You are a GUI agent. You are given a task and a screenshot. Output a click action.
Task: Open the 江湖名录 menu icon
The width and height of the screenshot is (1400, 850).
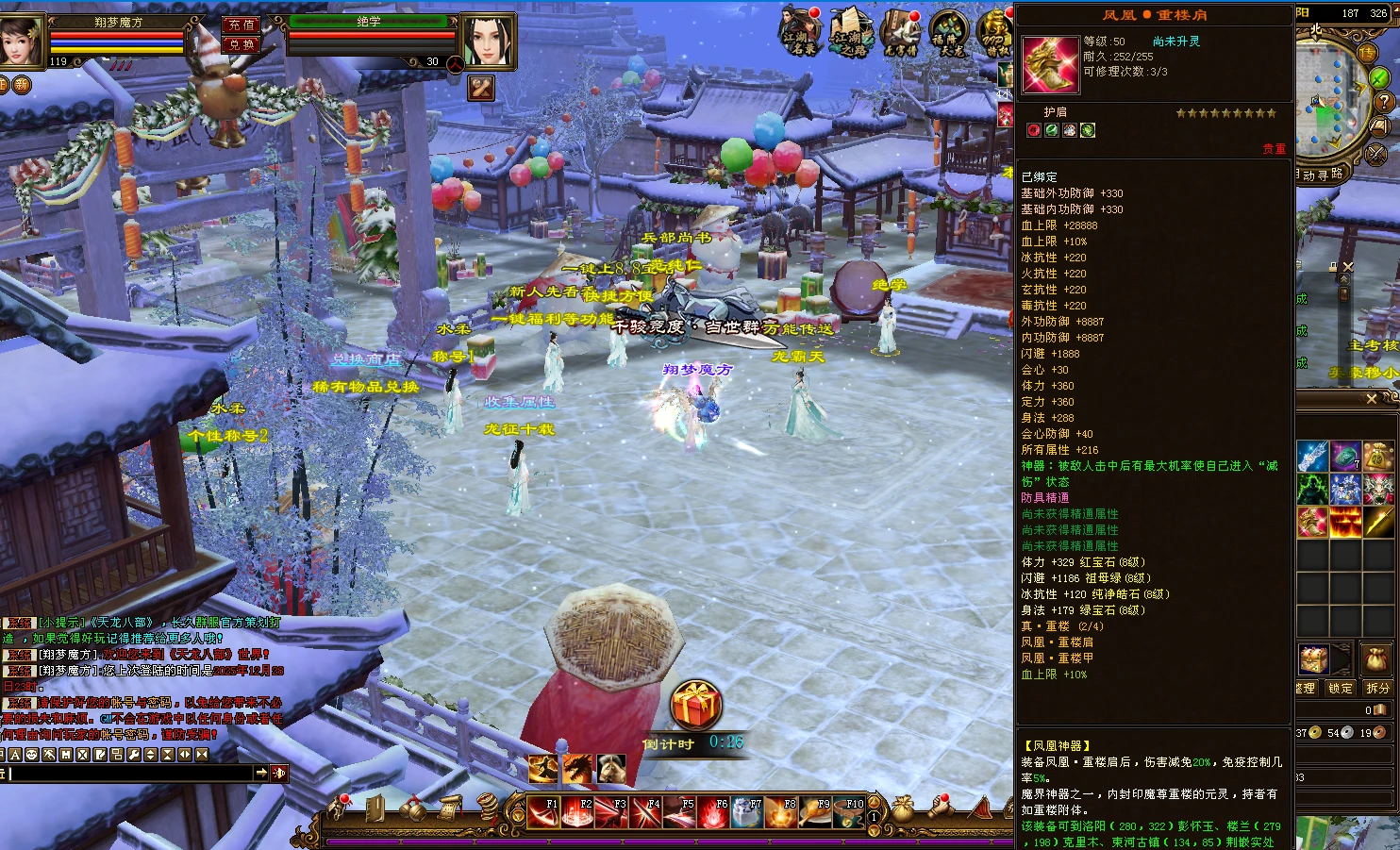coord(800,31)
